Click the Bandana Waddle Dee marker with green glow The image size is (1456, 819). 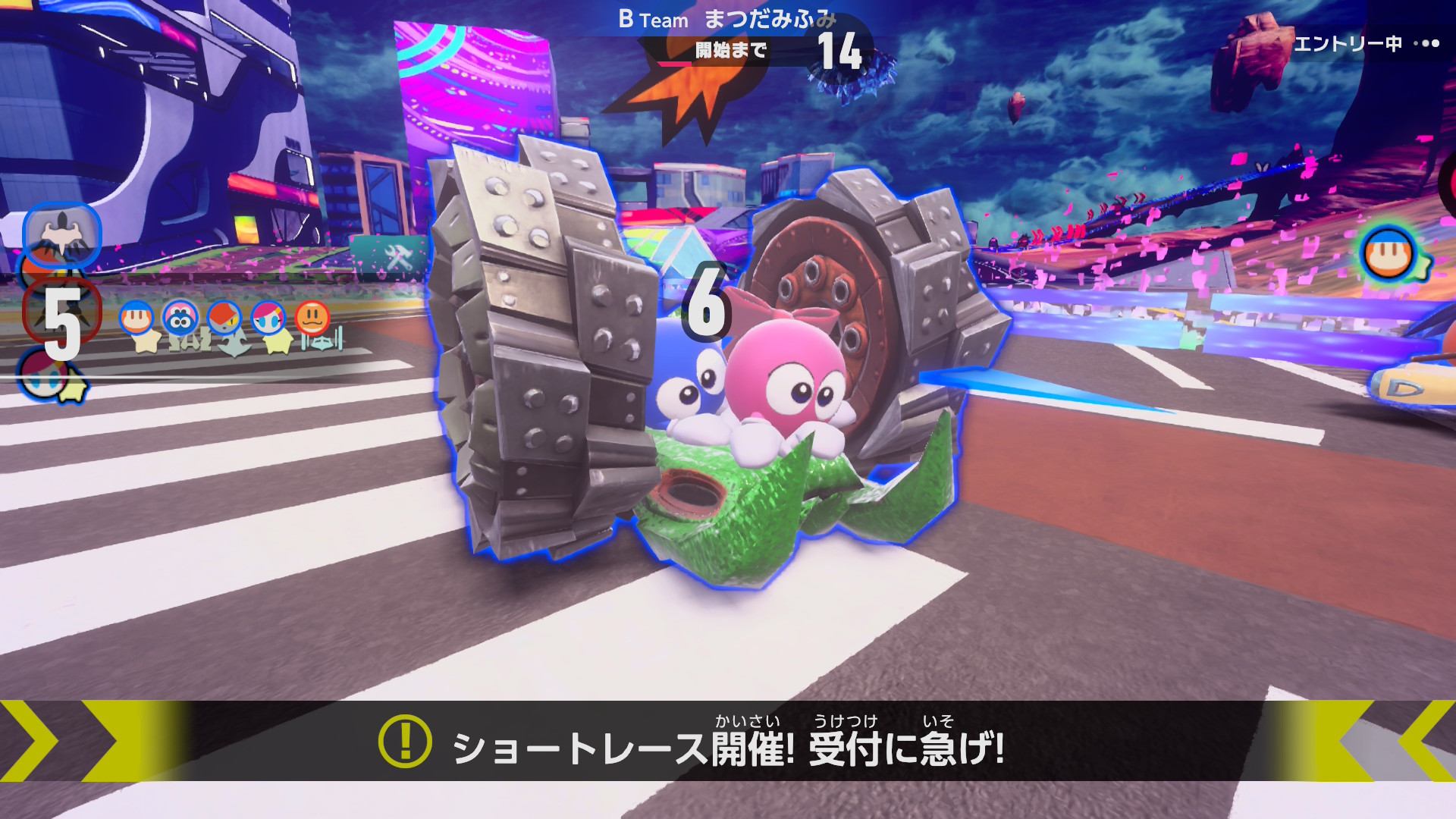pos(1389,255)
